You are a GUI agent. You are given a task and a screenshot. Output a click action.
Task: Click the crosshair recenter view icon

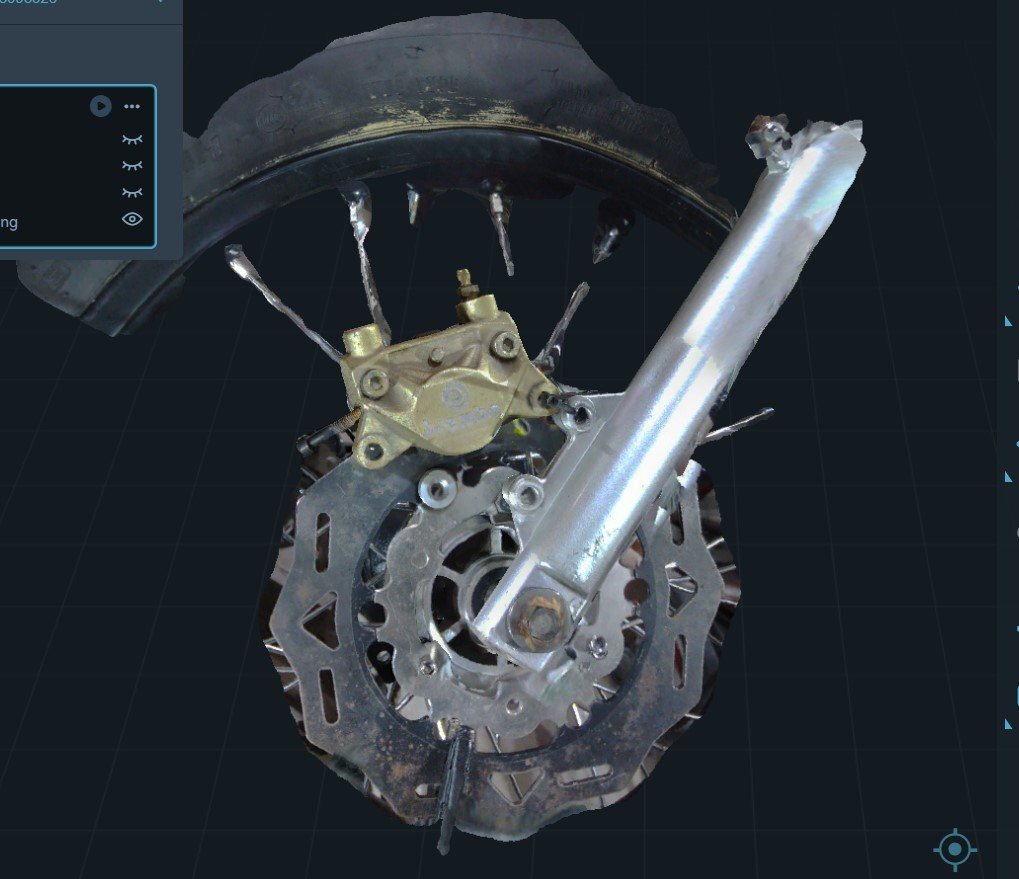click(x=955, y=849)
